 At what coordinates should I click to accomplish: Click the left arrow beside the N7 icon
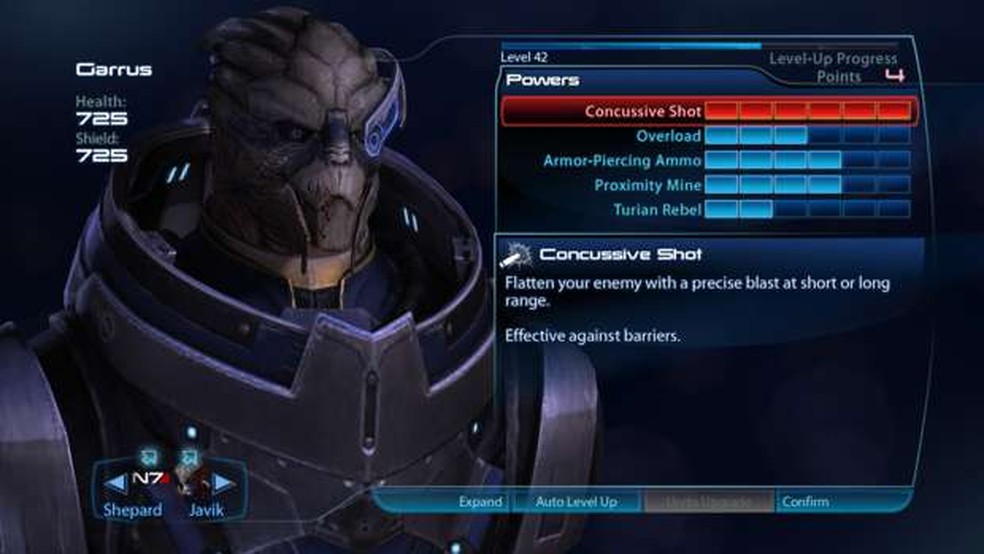116,484
